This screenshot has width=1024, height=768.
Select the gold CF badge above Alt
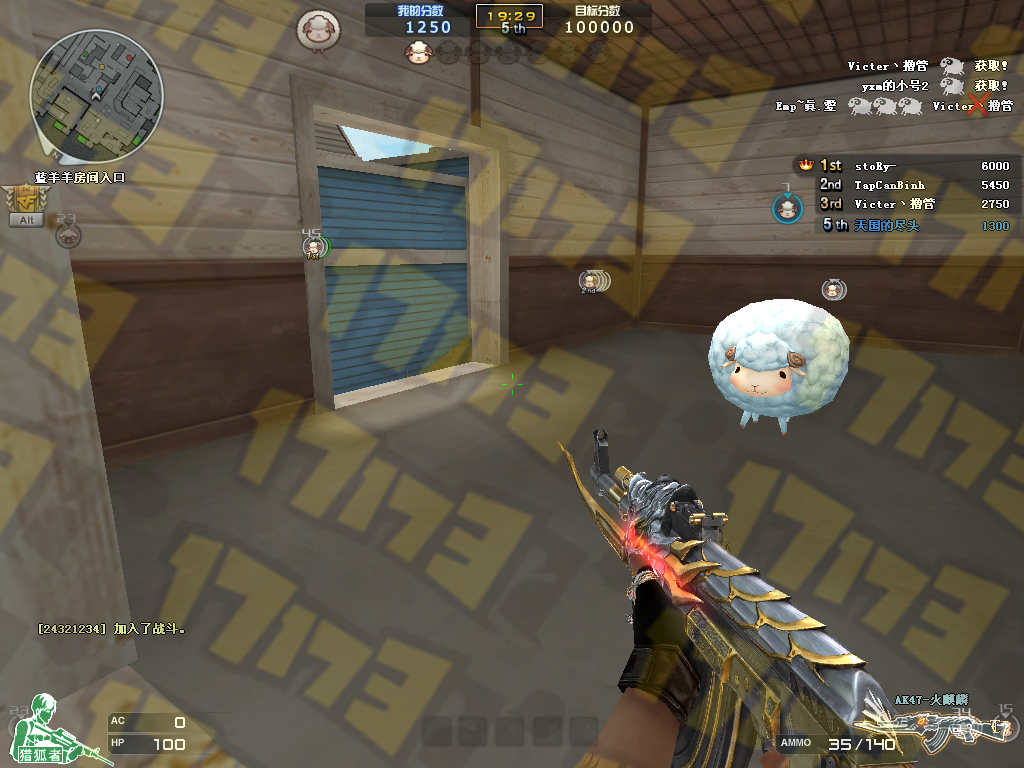[23, 199]
